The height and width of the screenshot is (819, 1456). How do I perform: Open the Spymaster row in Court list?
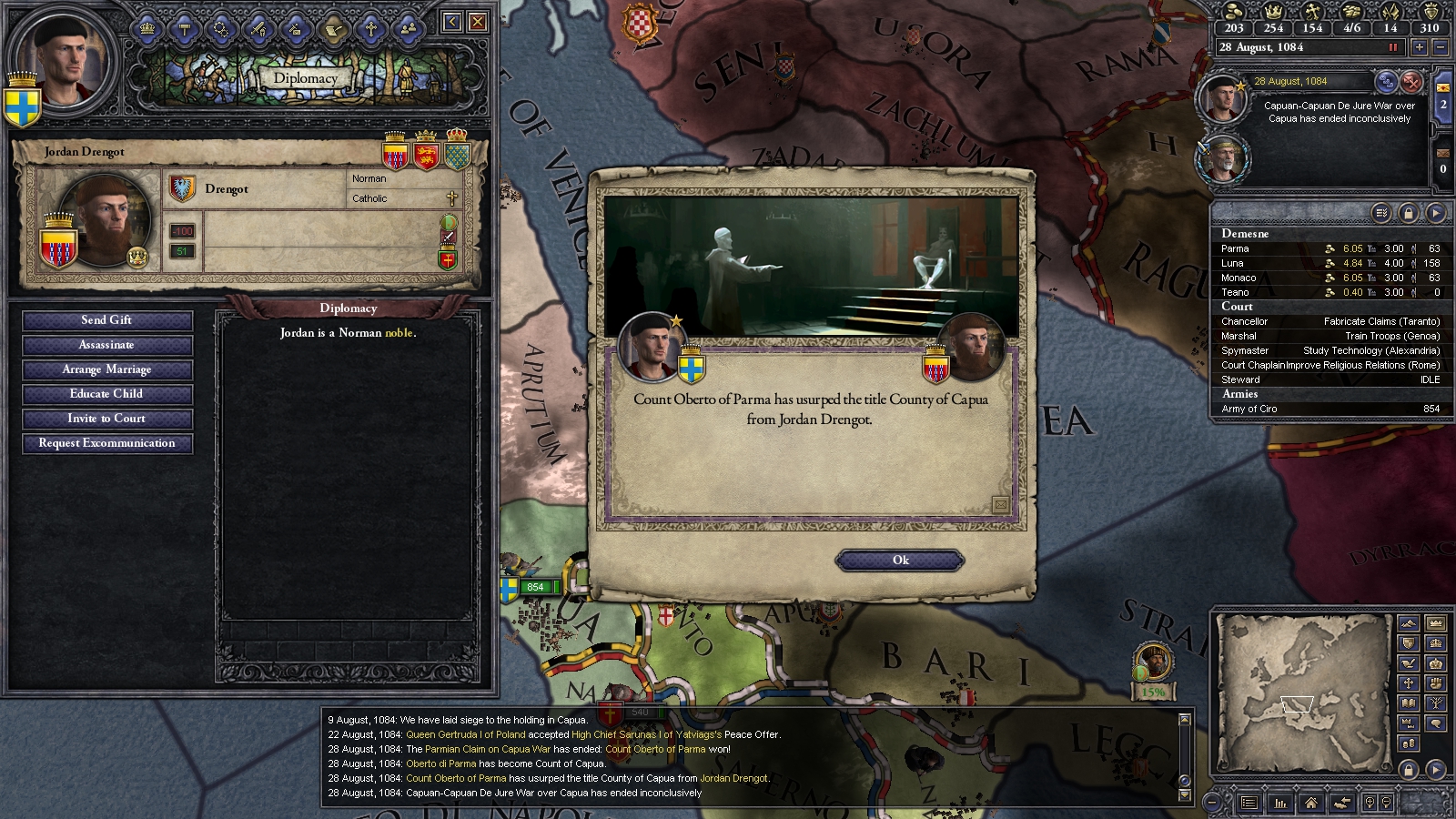pos(1329,350)
